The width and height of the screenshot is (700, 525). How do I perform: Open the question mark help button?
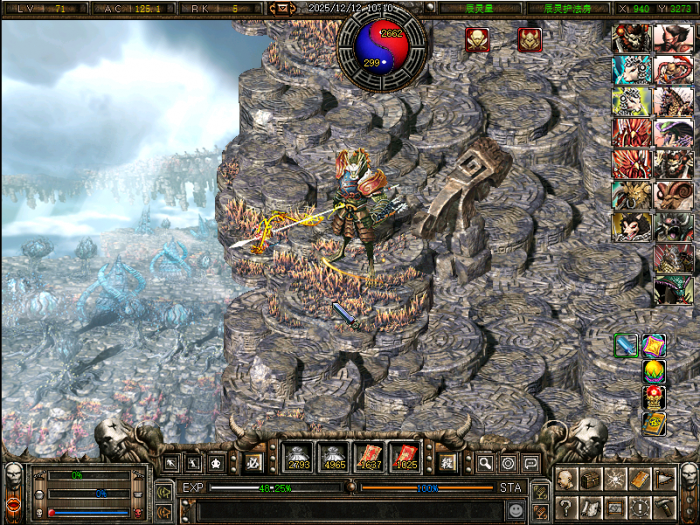click(567, 507)
